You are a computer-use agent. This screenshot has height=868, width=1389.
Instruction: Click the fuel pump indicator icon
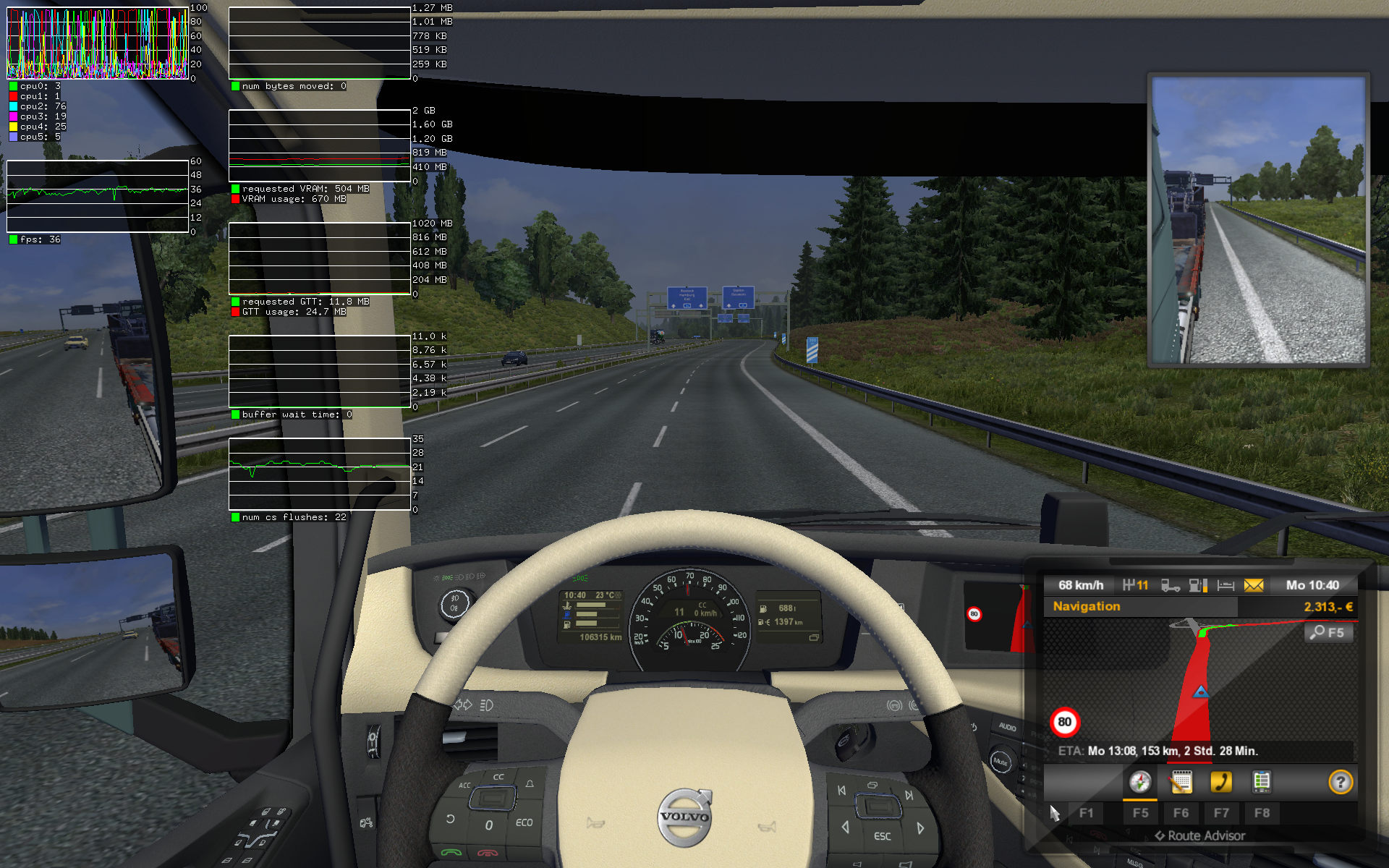[x=1198, y=585]
